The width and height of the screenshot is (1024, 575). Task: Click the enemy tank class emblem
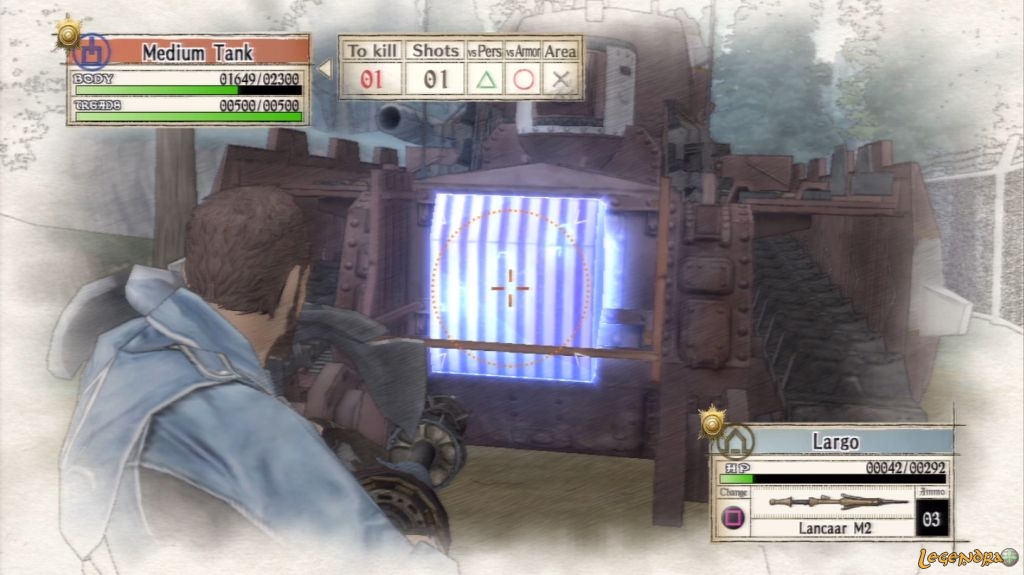(x=91, y=50)
